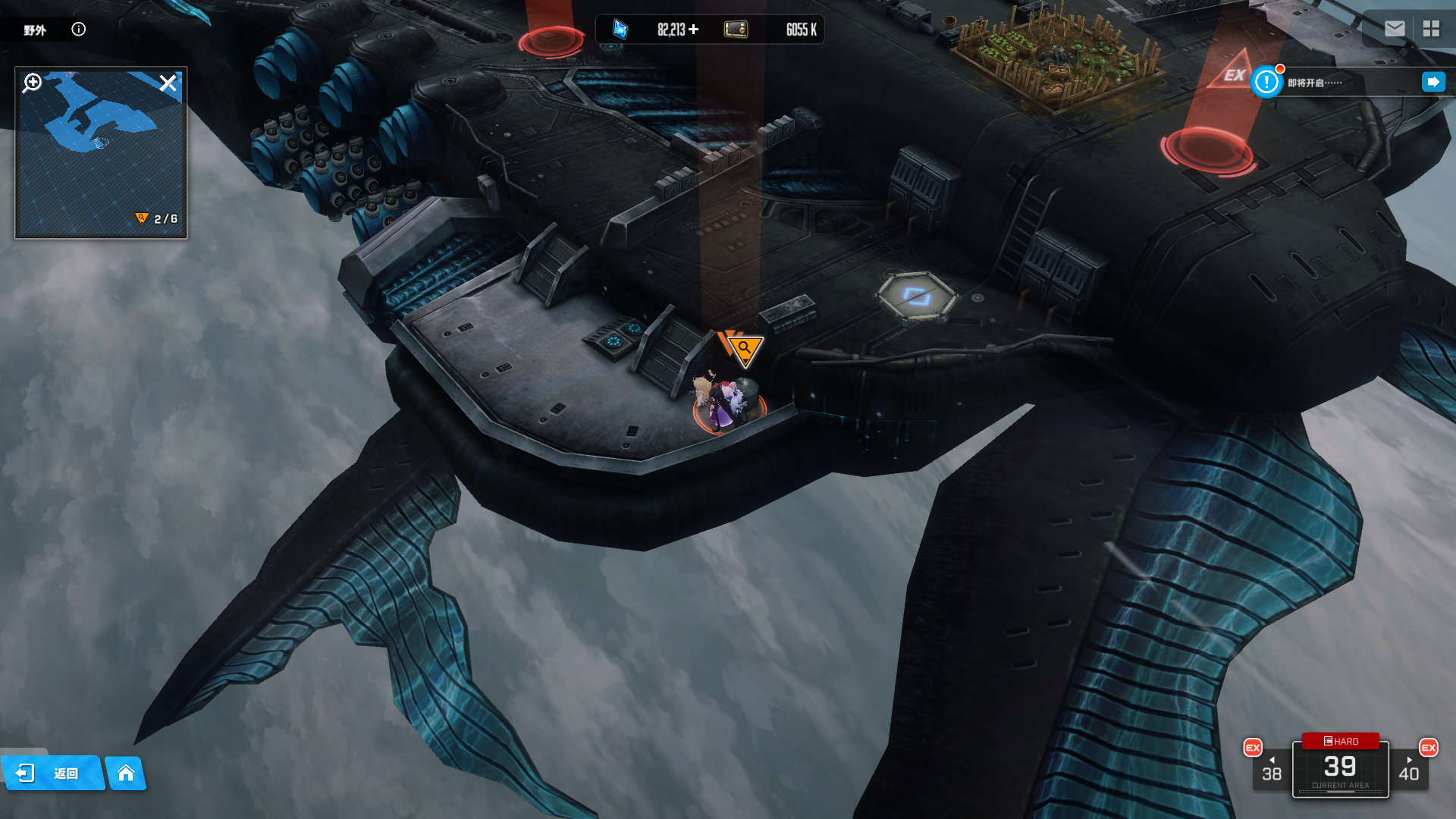Select the orange search marker above the squad
Image resolution: width=1456 pixels, height=819 pixels.
coord(745,349)
